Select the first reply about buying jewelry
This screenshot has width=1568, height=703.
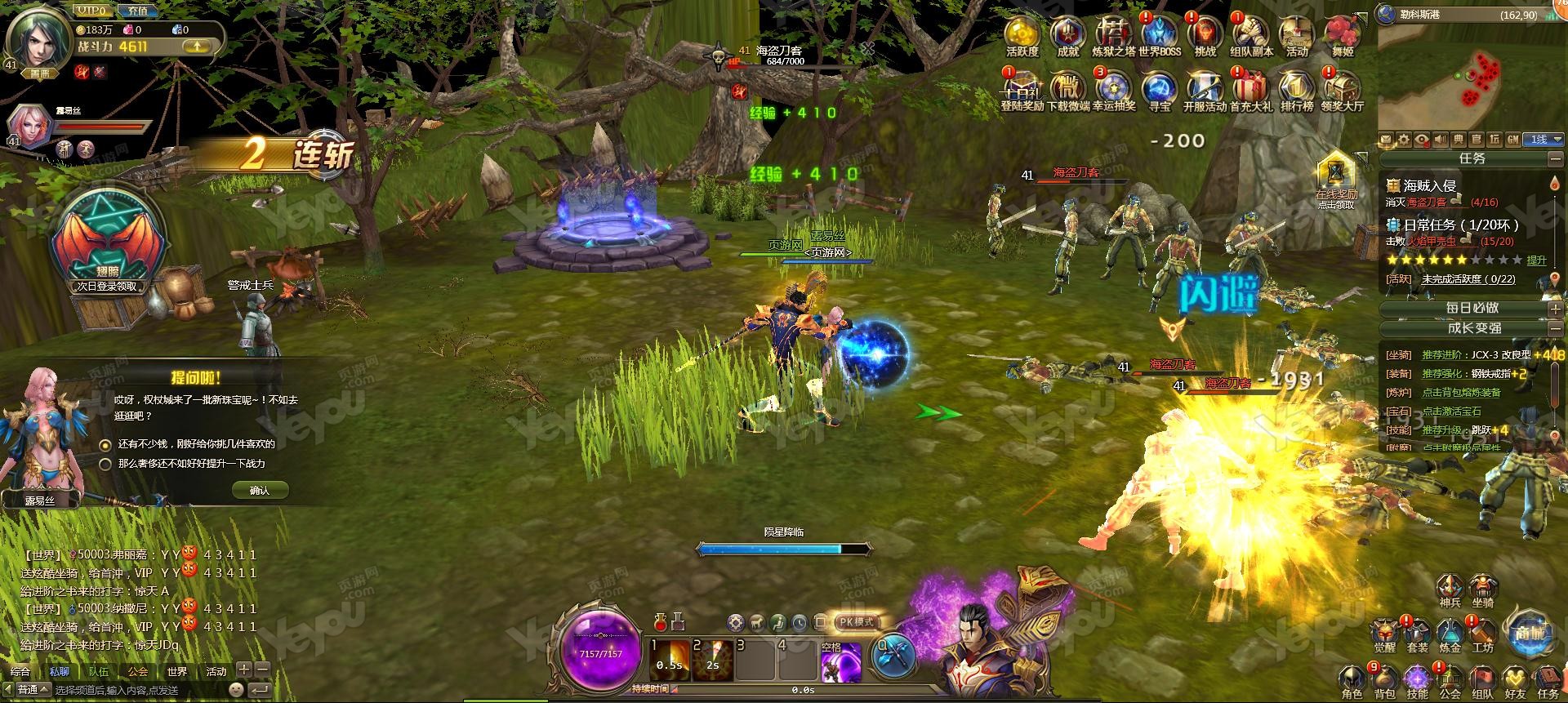(105, 445)
